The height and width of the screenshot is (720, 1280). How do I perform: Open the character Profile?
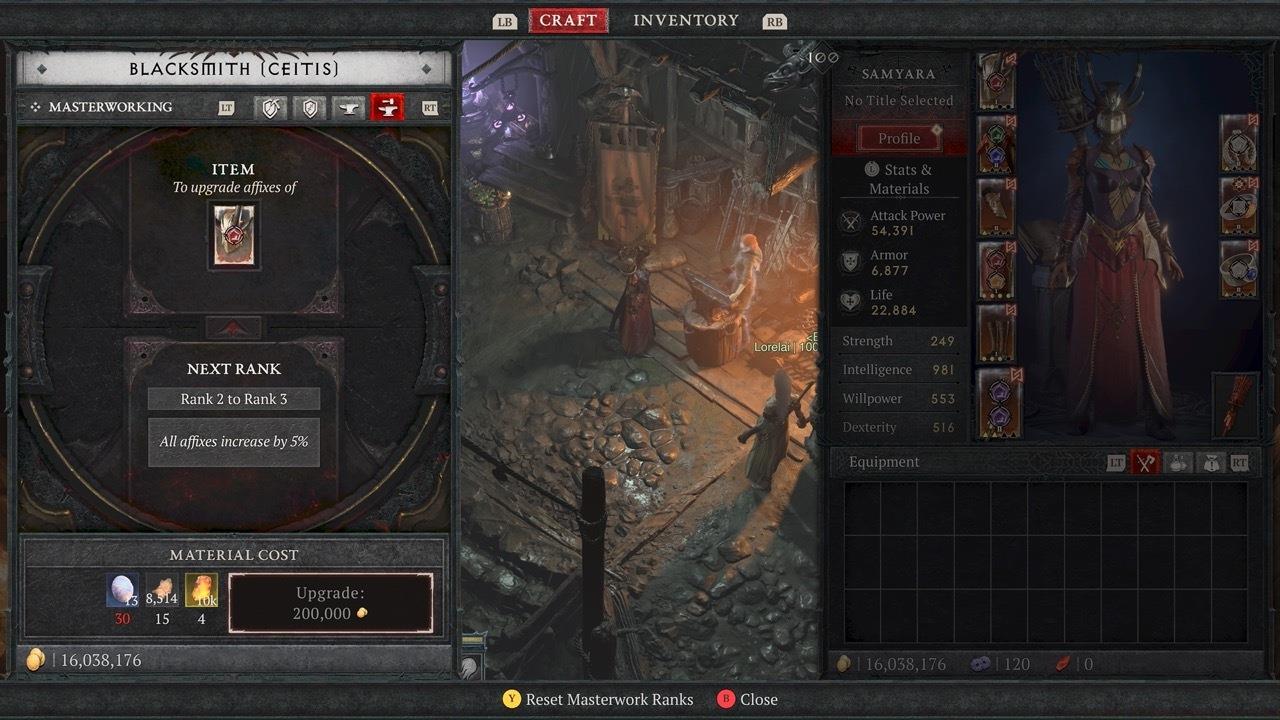(899, 138)
